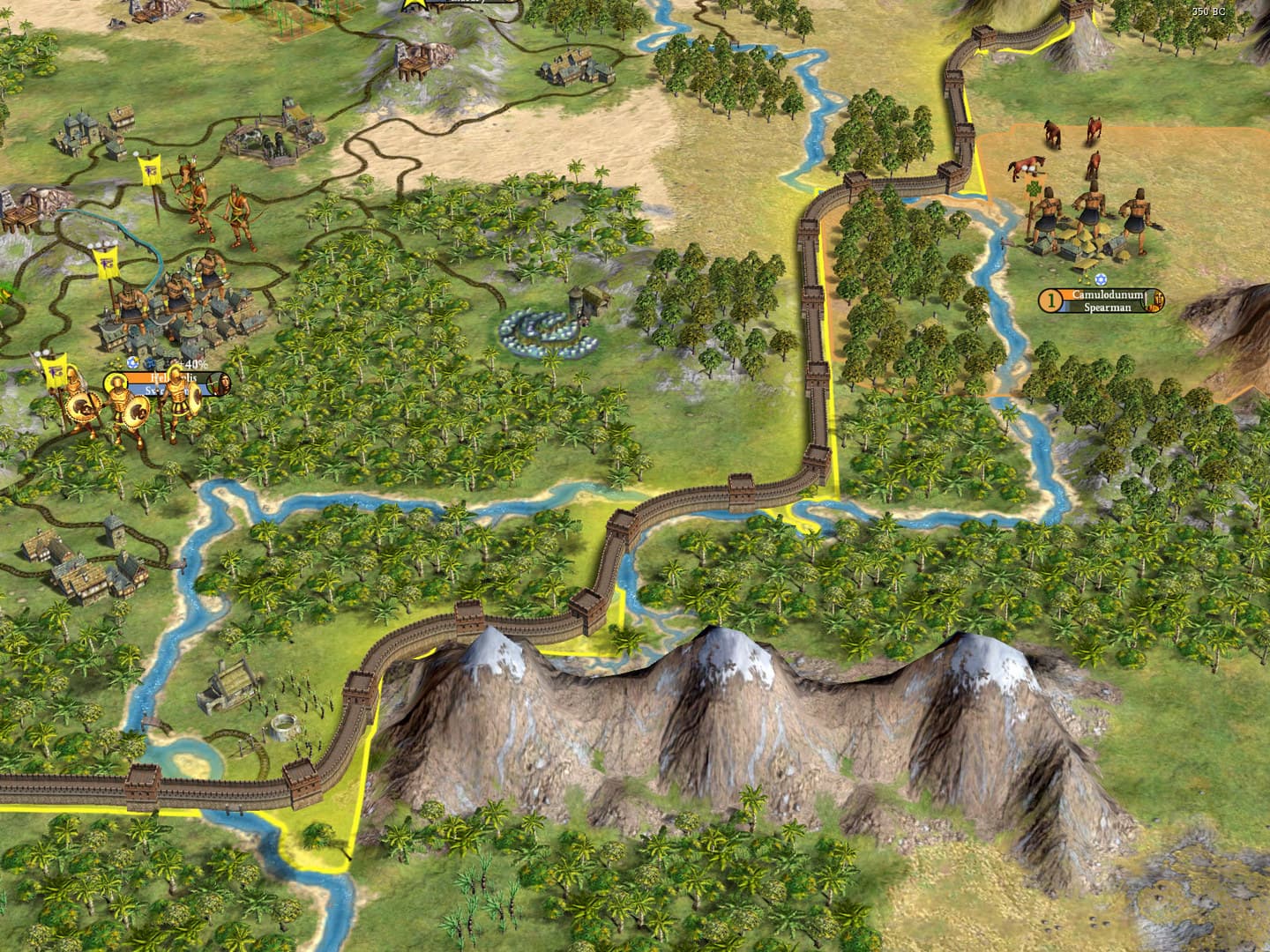The image size is (1270, 952).
Task: Click the yellow resource bundle icon above Camulodunum
Action: tap(1085, 279)
